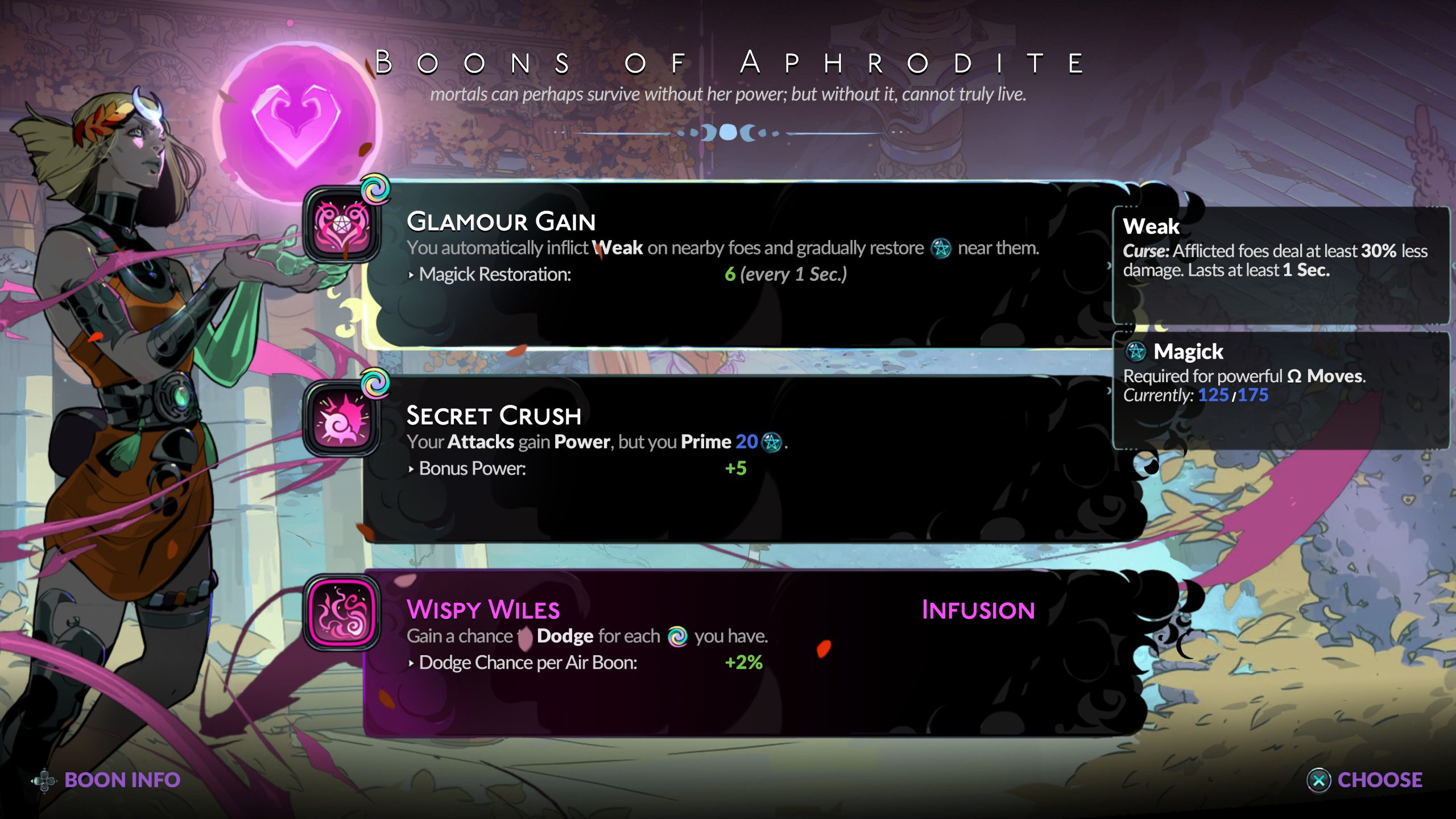
Task: Click the Air boon icon in Wispy Wiles description
Action: [679, 636]
